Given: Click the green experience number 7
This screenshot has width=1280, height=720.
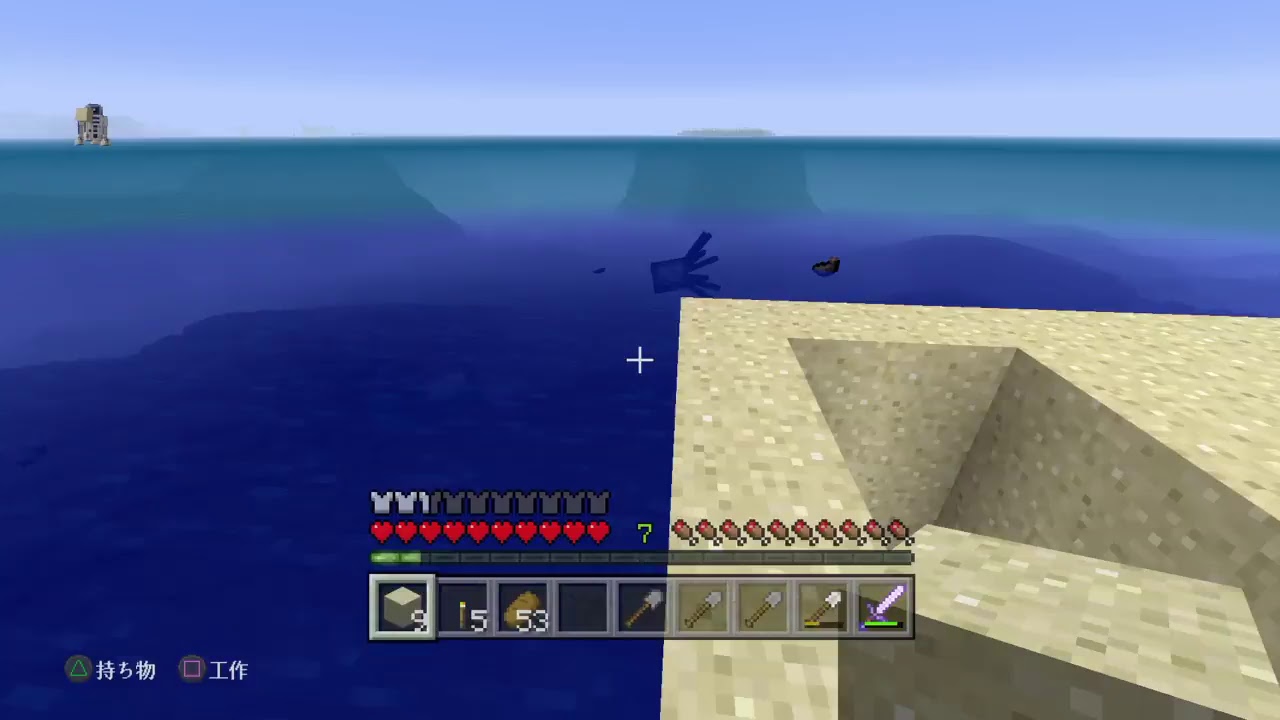Looking at the screenshot, I should click(643, 533).
